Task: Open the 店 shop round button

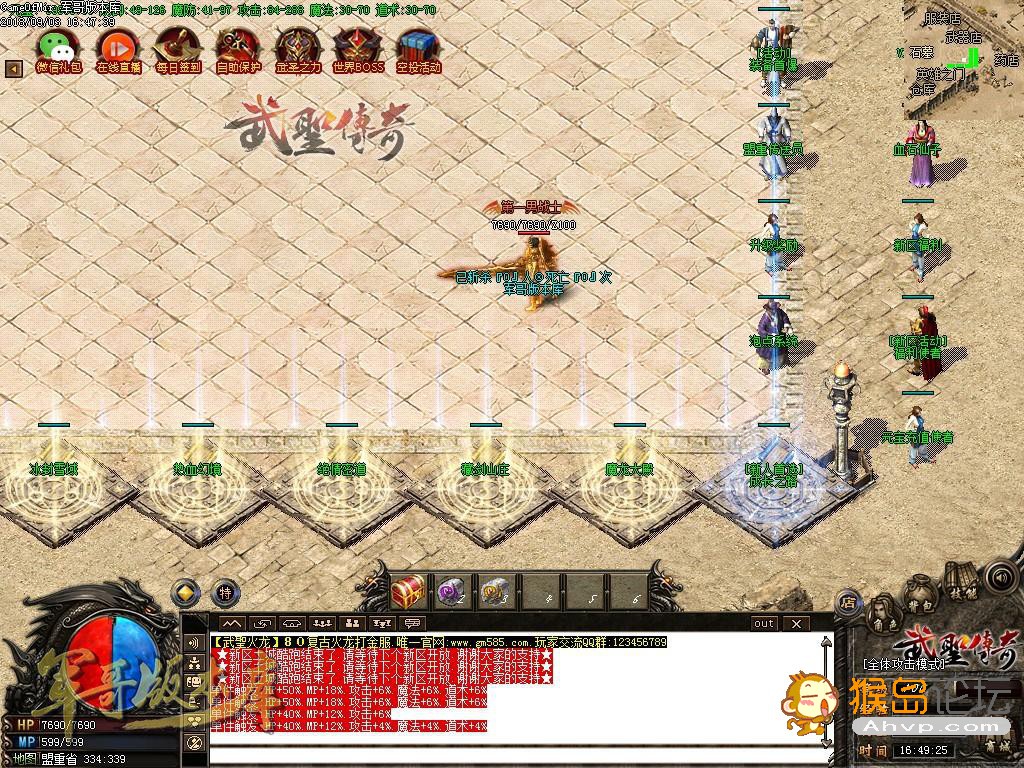Action: [848, 602]
